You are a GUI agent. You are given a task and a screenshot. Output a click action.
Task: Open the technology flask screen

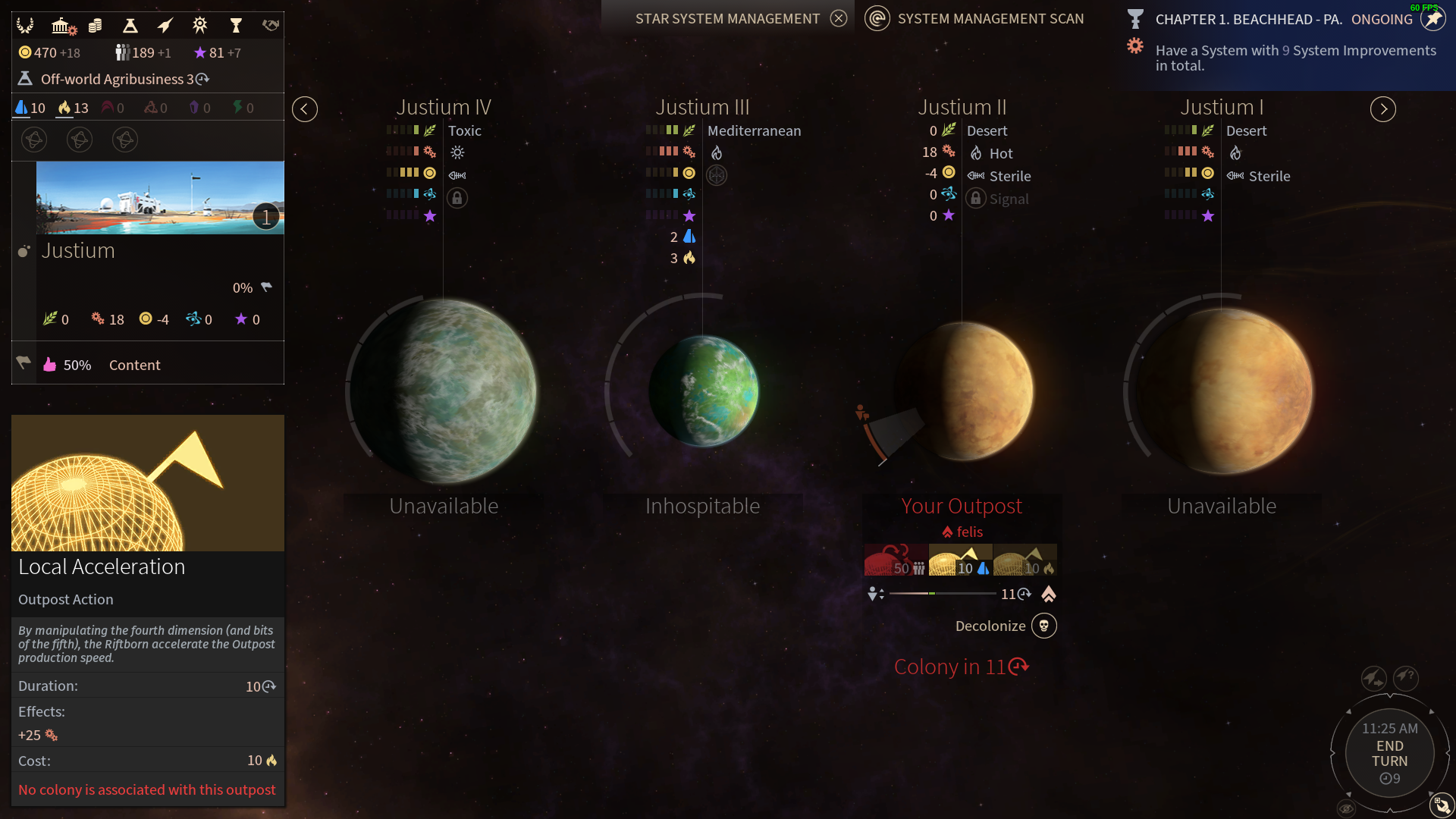(130, 26)
